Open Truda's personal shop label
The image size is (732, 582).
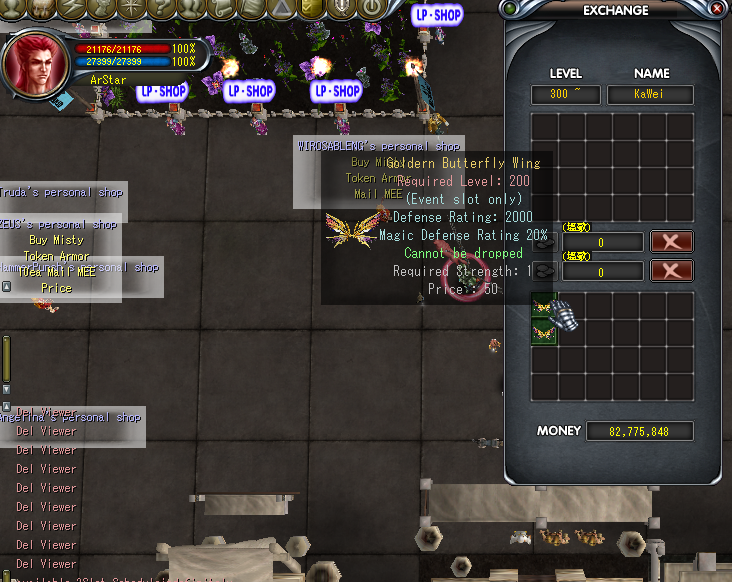tap(62, 192)
